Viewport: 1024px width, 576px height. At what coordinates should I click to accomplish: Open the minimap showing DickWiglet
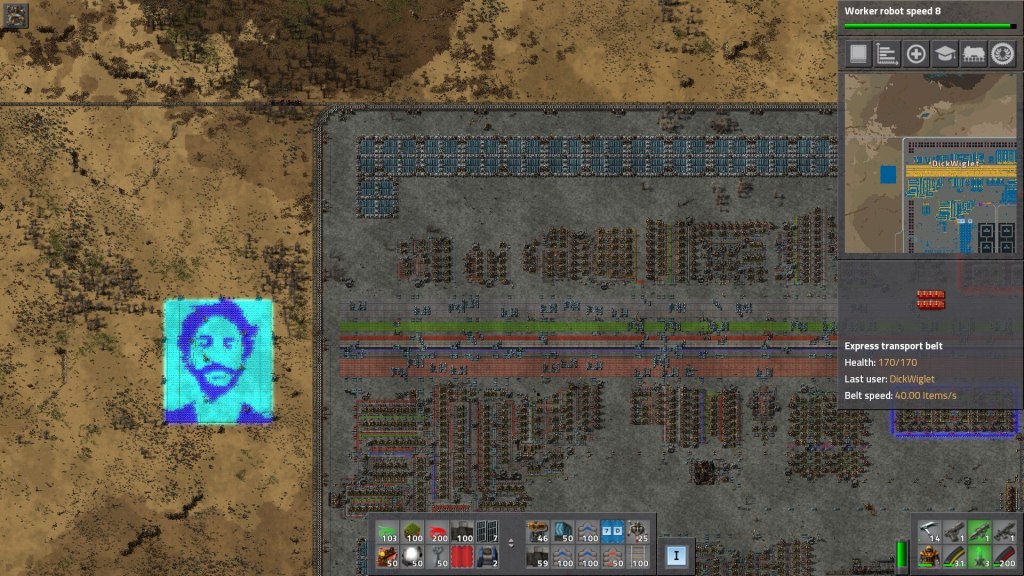pos(930,163)
